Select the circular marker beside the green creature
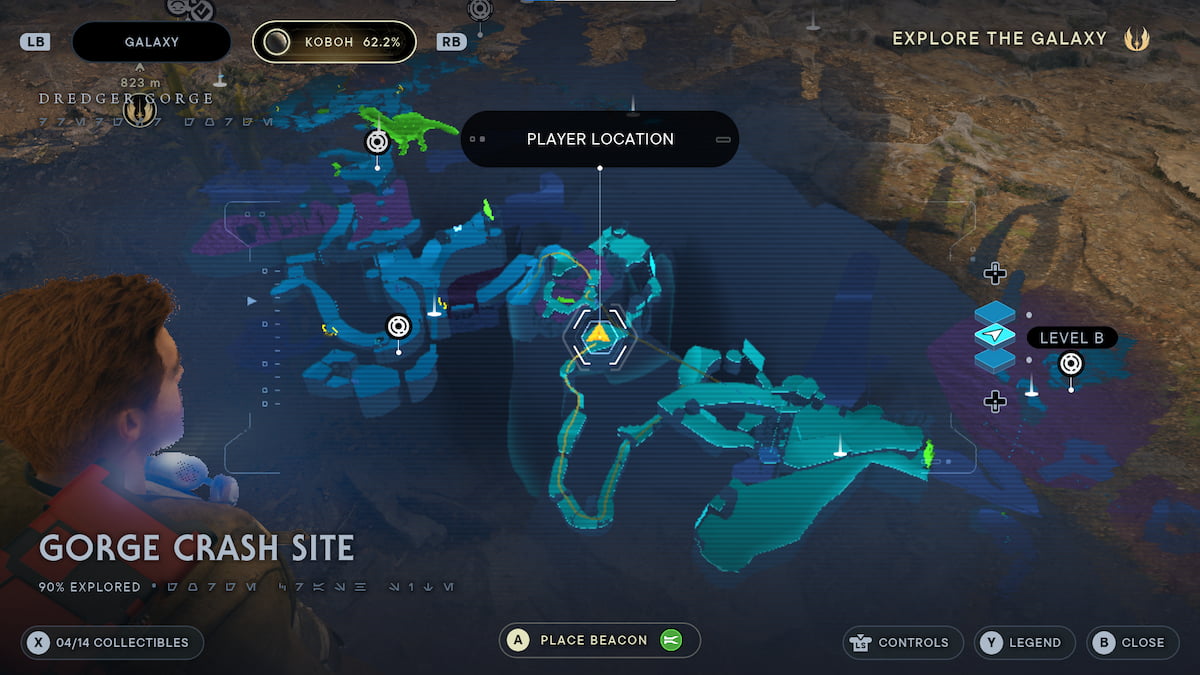Viewport: 1200px width, 675px height. tap(377, 142)
